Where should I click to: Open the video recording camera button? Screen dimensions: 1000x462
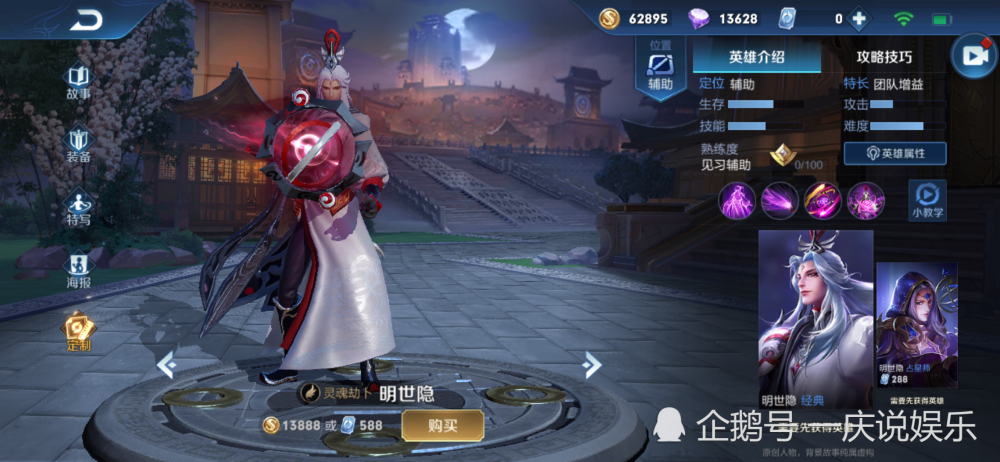(973, 57)
